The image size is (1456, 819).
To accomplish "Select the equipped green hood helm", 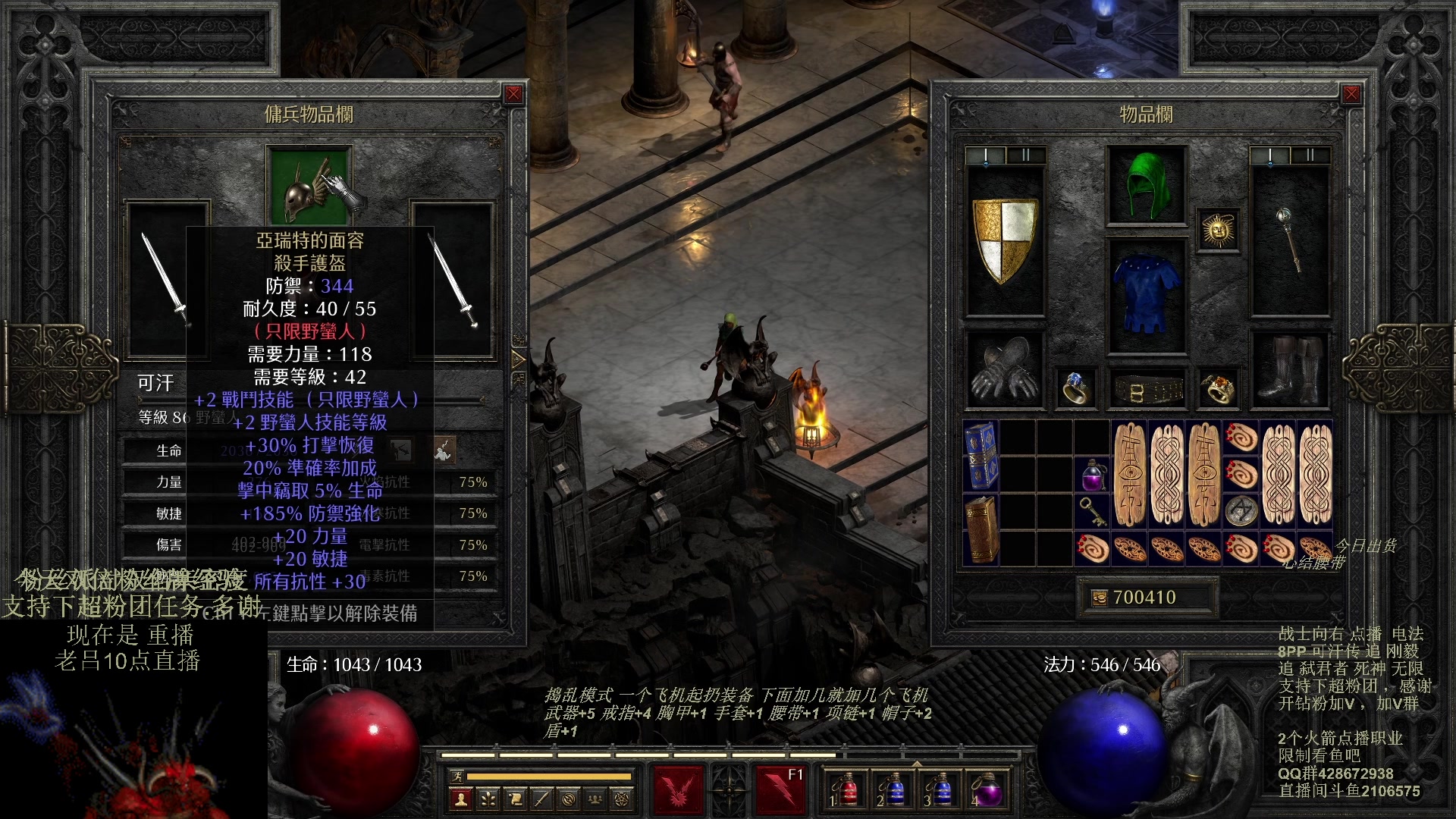I will pos(1147,186).
